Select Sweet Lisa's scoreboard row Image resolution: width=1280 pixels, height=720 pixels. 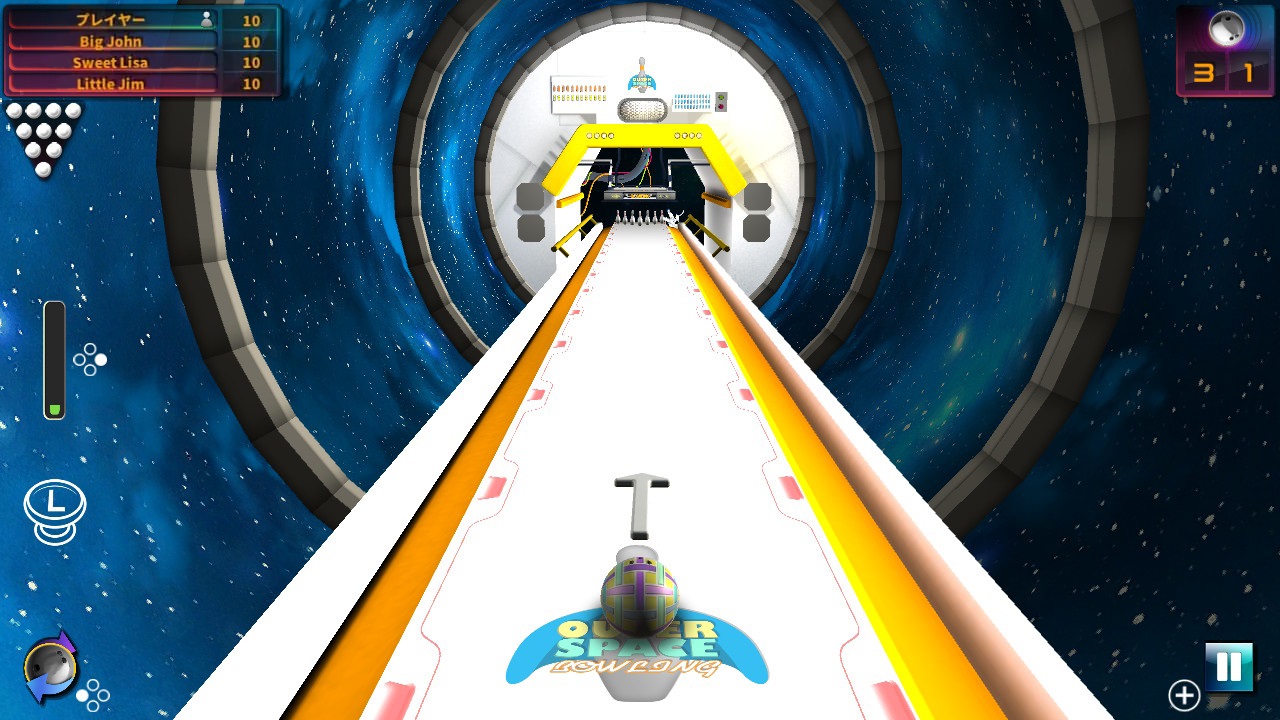pyautogui.click(x=110, y=61)
